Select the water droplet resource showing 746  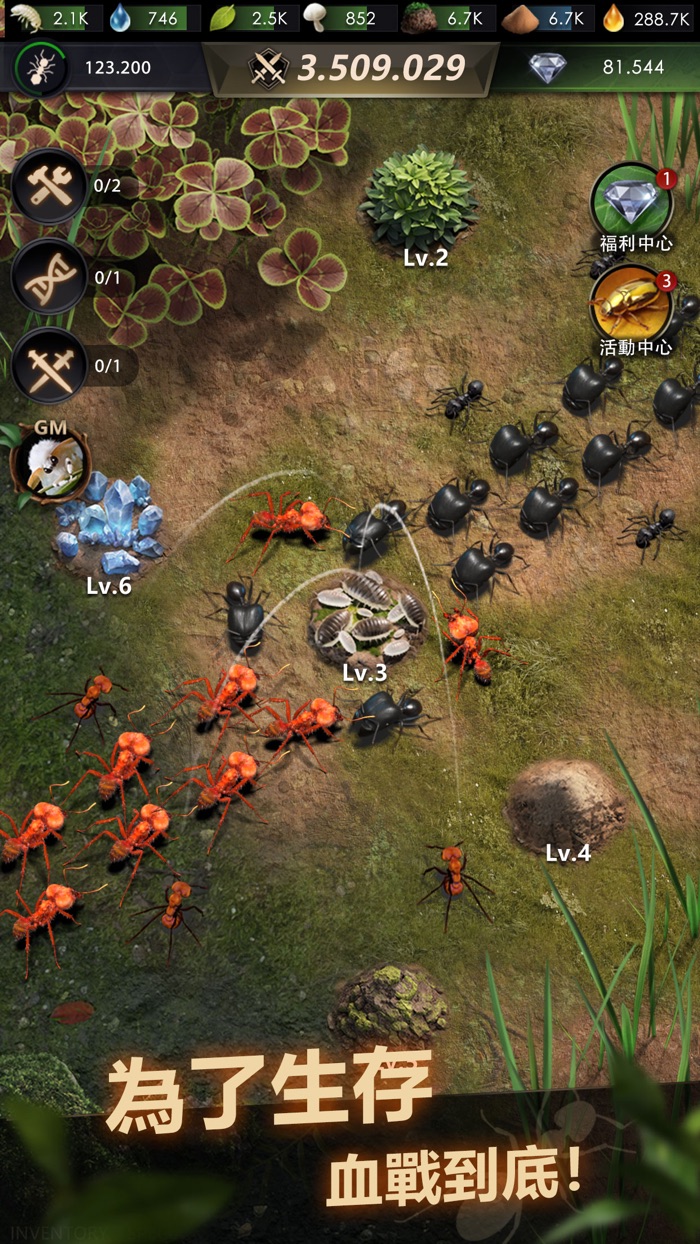click(121, 17)
